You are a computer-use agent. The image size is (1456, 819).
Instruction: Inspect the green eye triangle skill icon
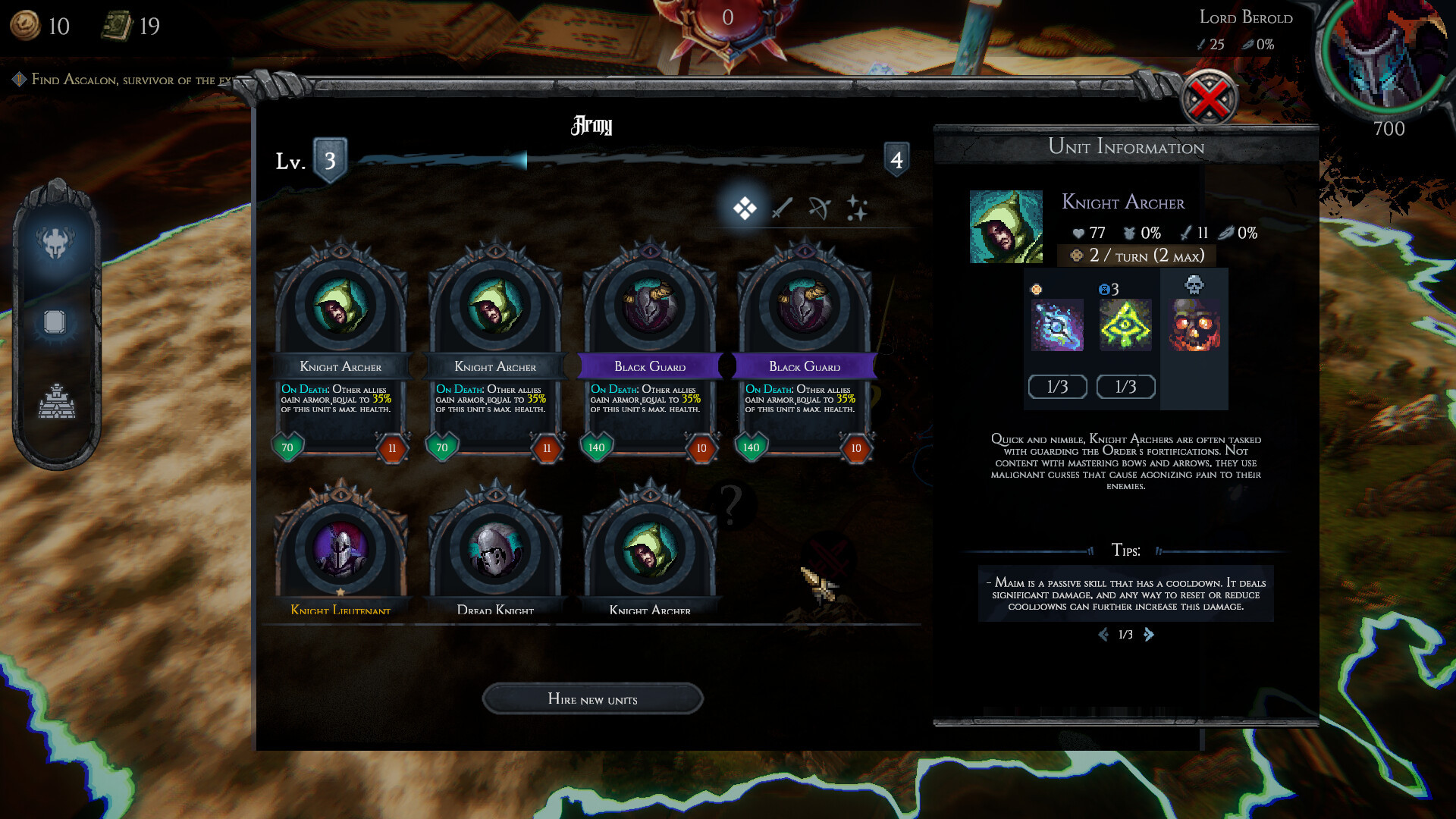1125,325
